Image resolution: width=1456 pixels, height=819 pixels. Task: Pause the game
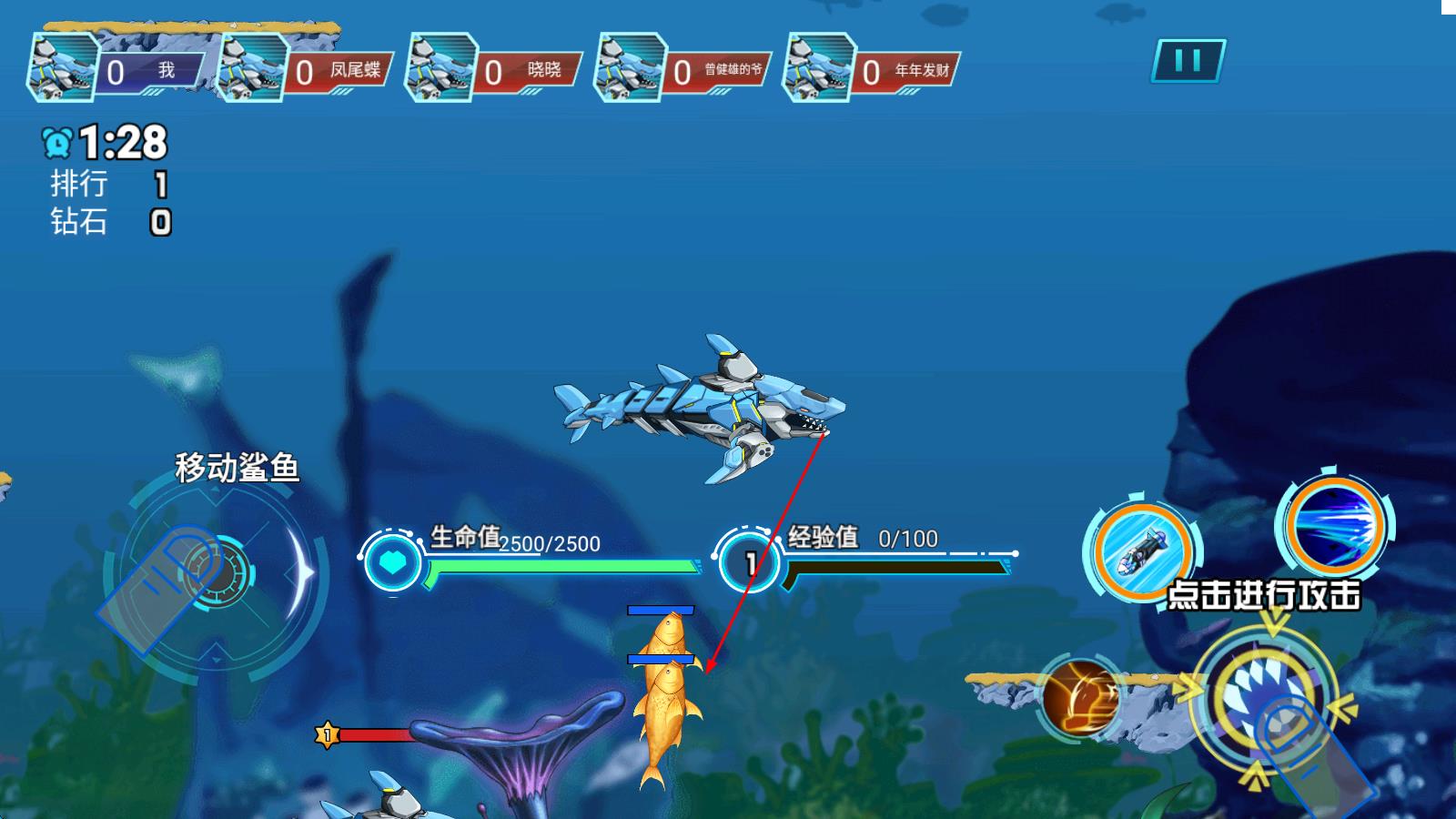(1188, 61)
